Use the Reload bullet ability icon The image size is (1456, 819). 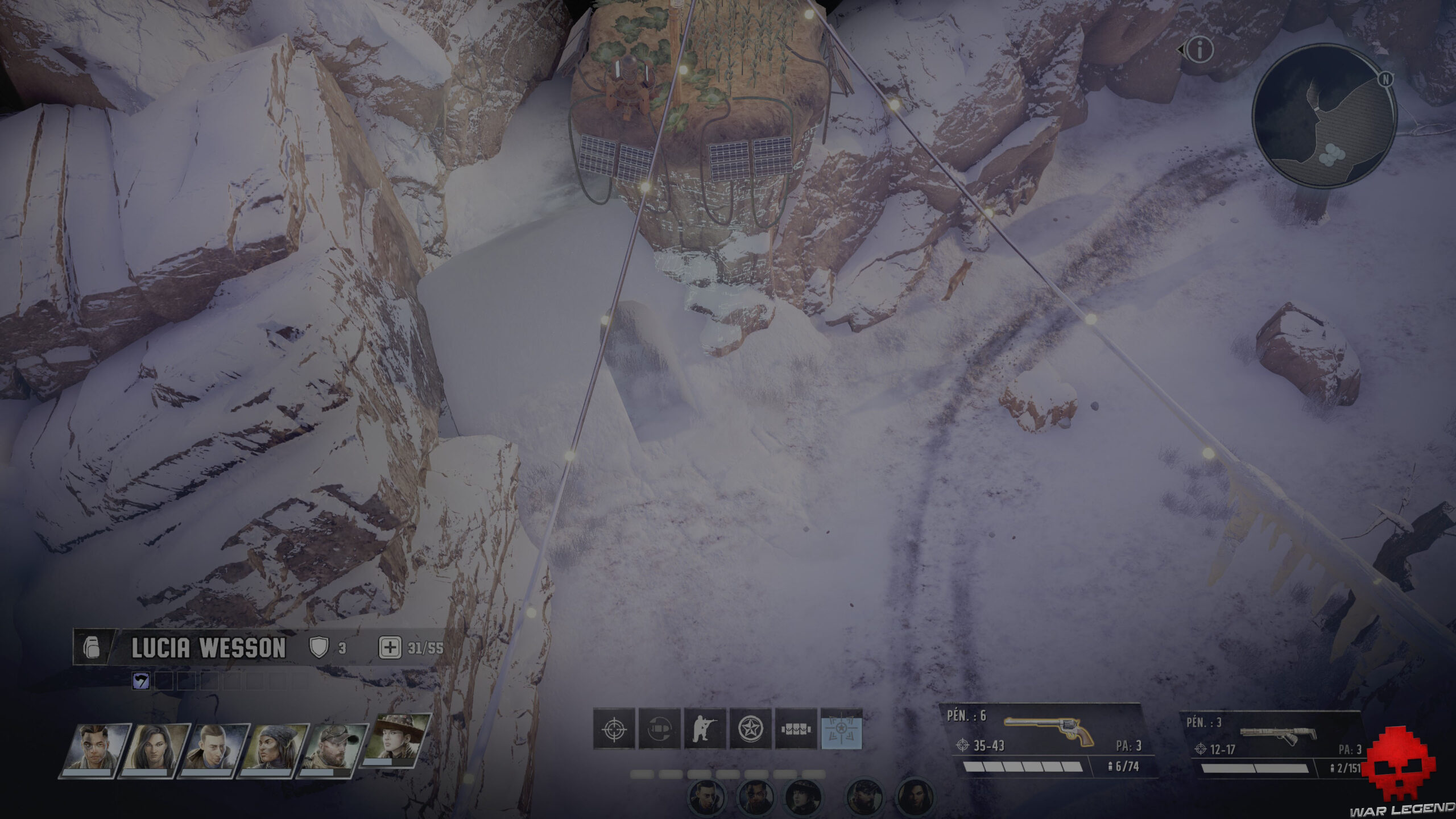(659, 729)
